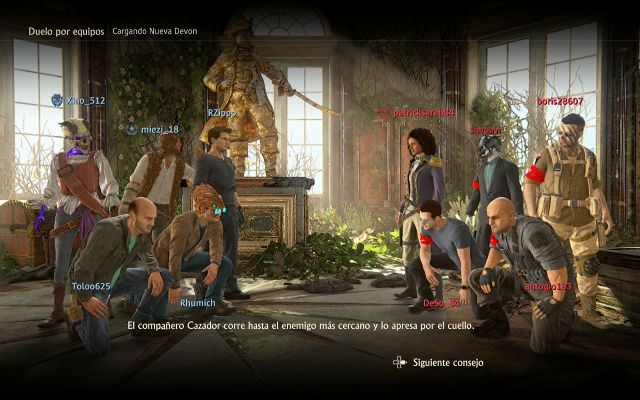Select player tag boris28607

click(559, 101)
